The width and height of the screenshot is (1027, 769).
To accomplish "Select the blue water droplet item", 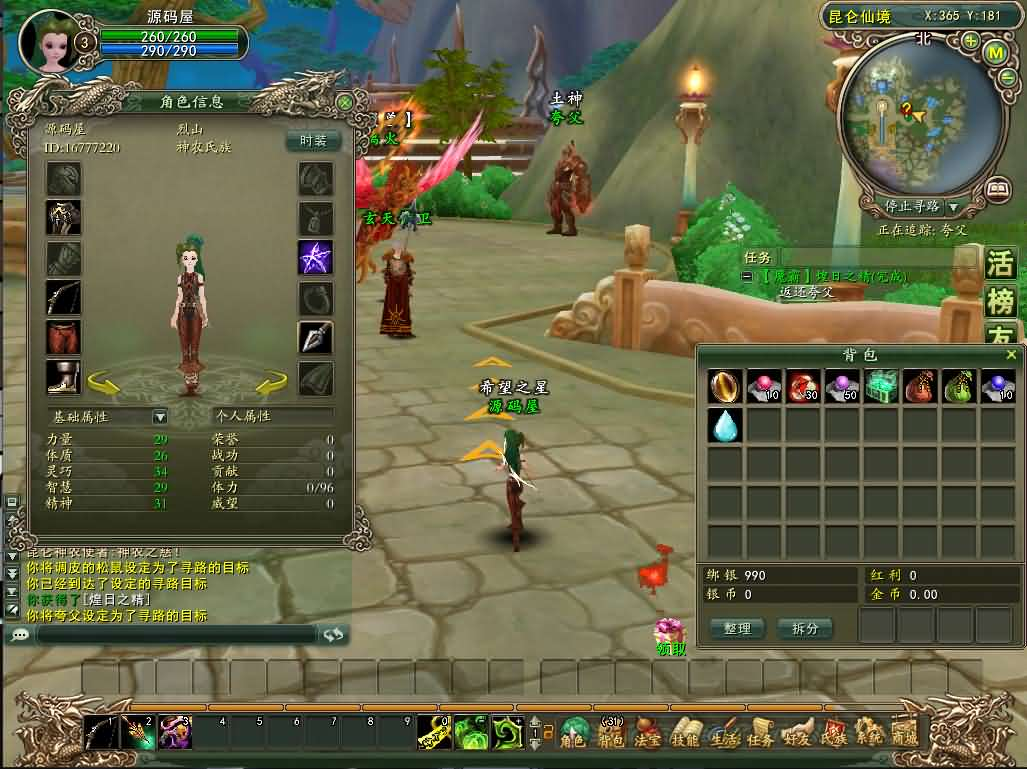I will coord(724,425).
